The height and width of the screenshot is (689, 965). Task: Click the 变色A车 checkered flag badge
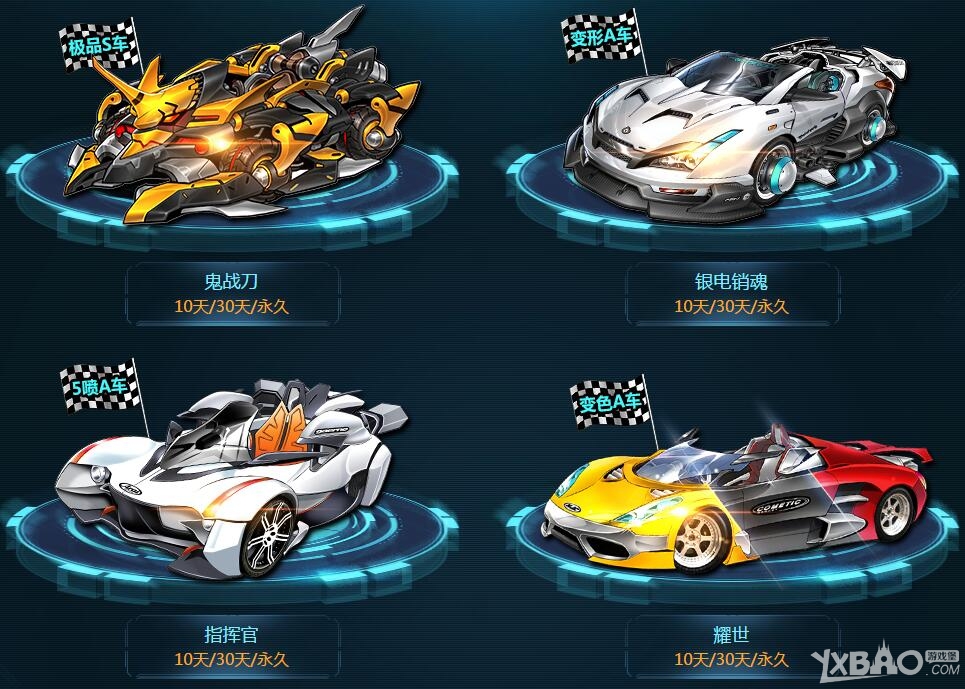[x=607, y=403]
